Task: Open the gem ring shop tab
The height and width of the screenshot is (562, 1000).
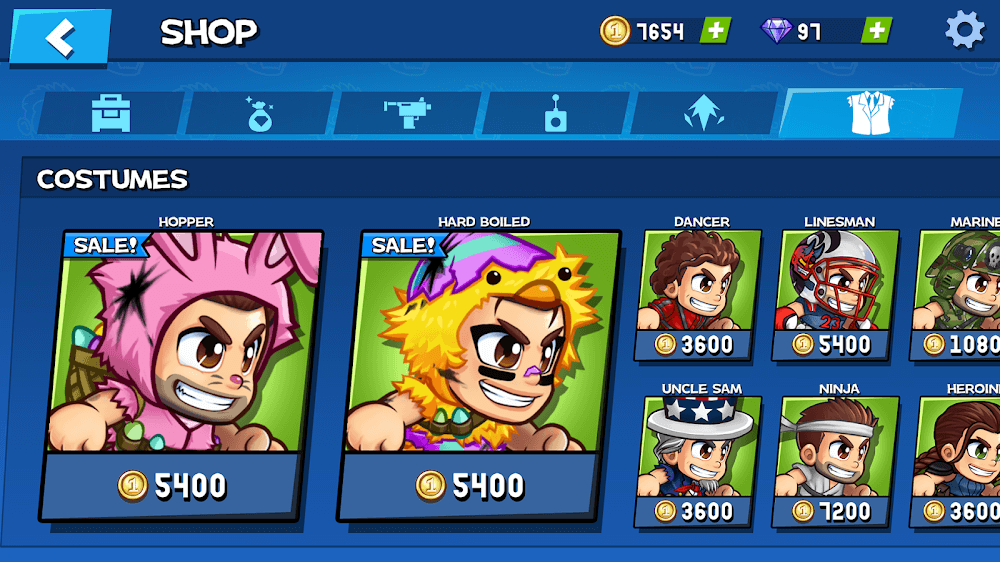Action: pos(260,113)
